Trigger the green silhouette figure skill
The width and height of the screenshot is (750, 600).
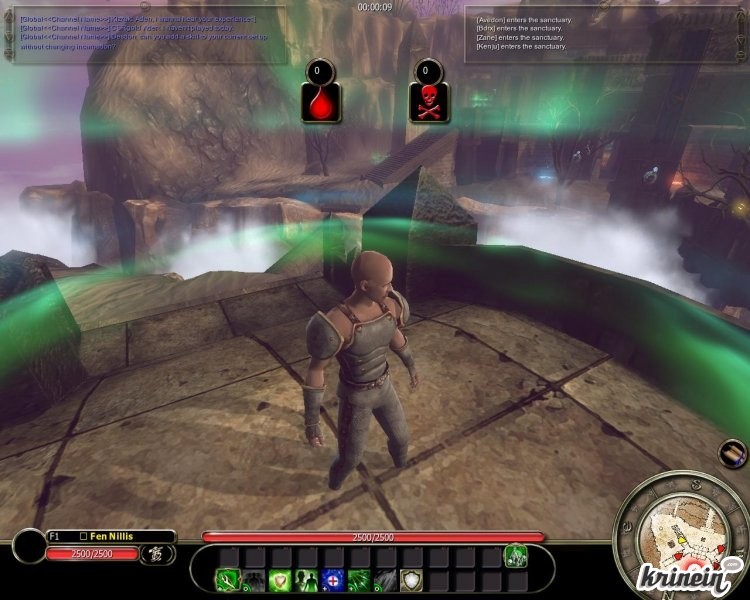point(307,580)
